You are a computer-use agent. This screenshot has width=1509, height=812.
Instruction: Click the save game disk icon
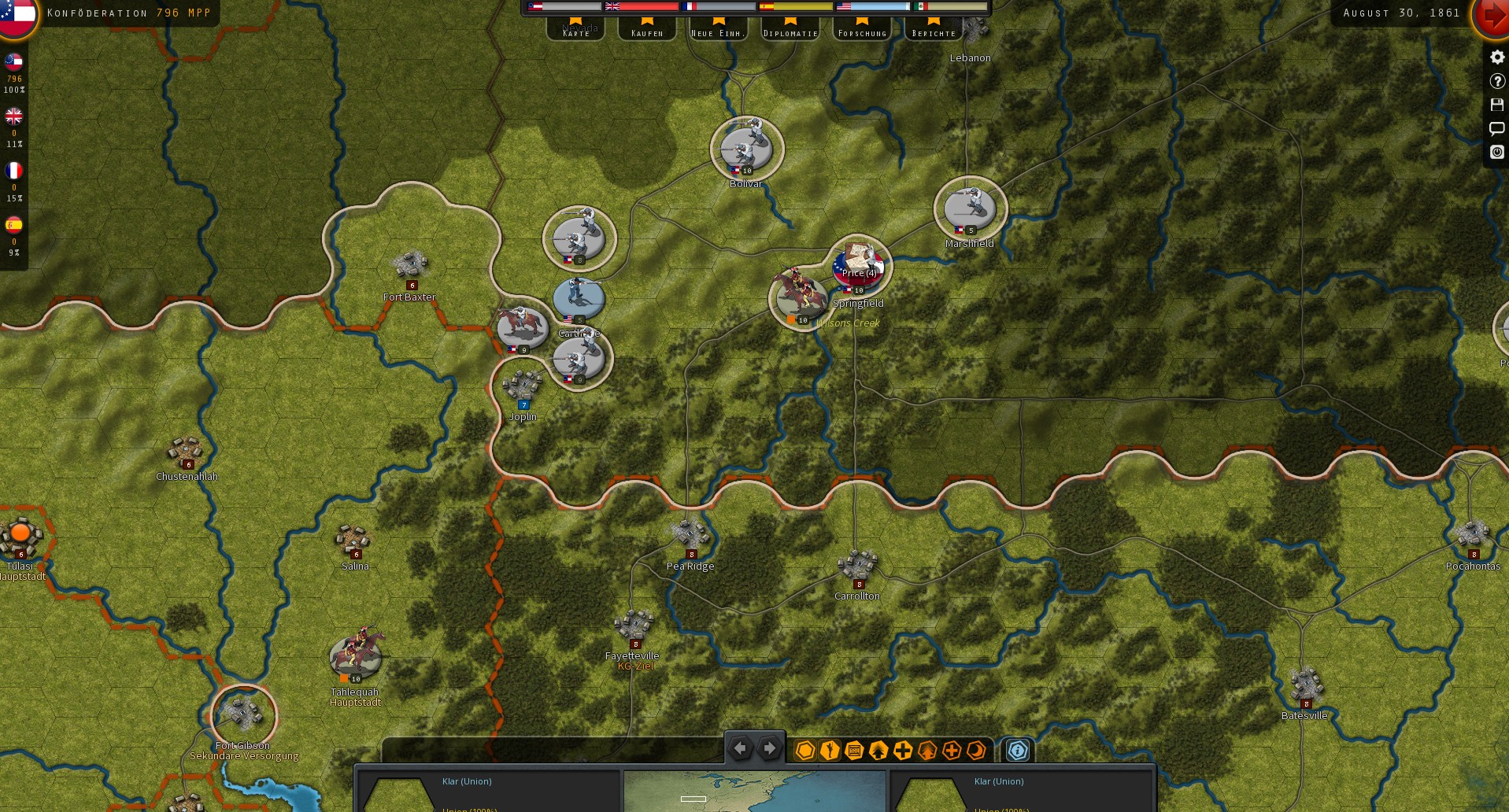(x=1496, y=104)
